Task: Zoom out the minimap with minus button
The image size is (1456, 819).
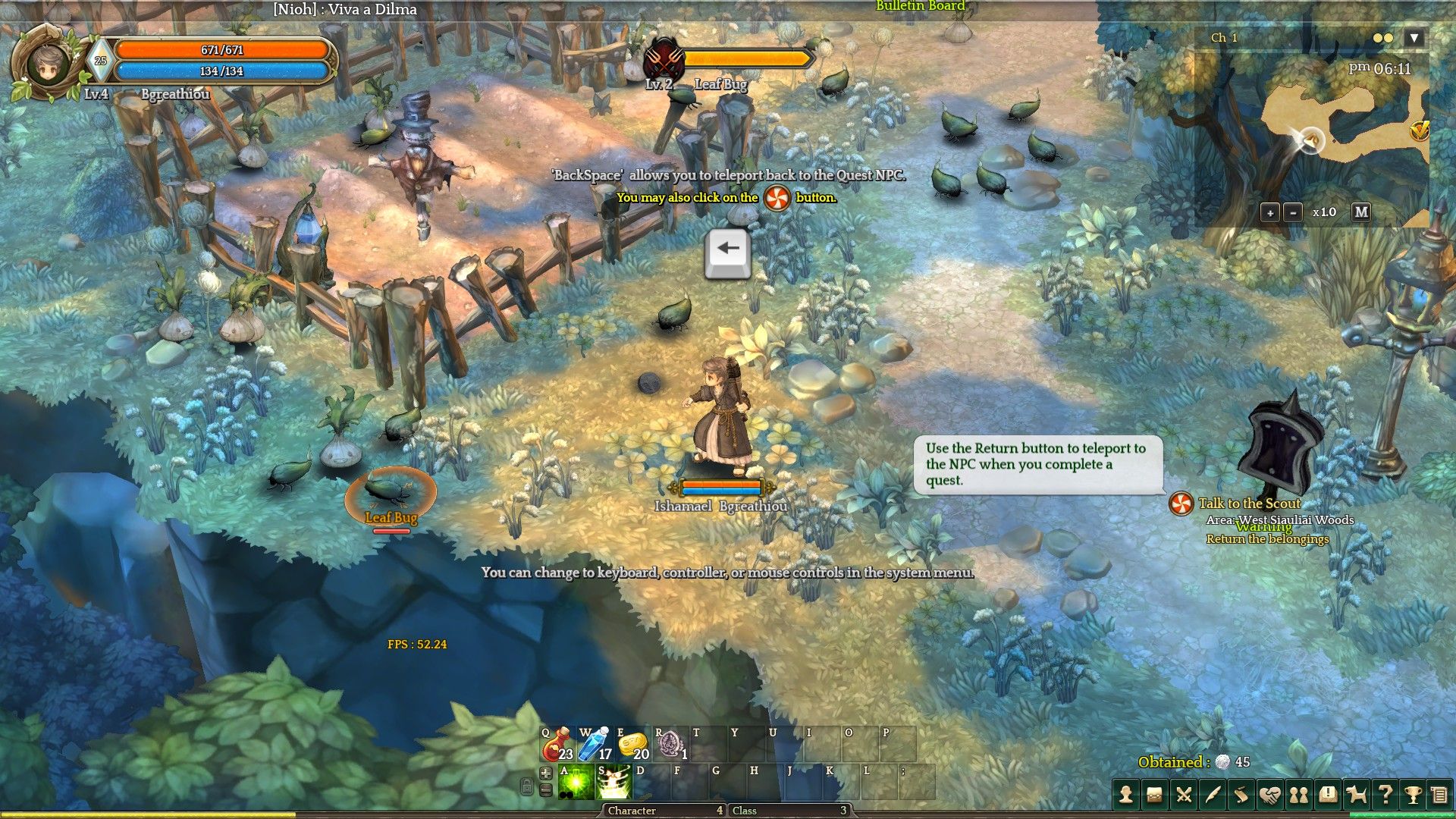Action: point(1293,212)
